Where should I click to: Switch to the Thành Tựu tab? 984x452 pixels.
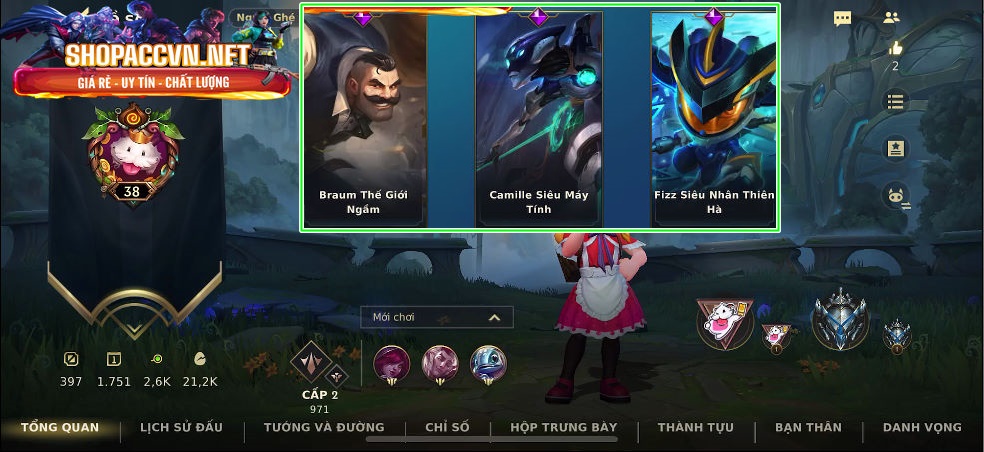click(x=695, y=428)
